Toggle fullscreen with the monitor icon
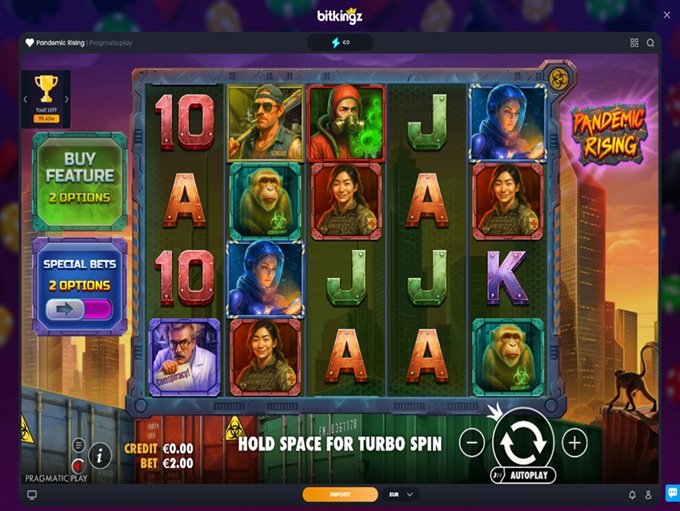Viewport: 680px width, 511px height. point(32,494)
